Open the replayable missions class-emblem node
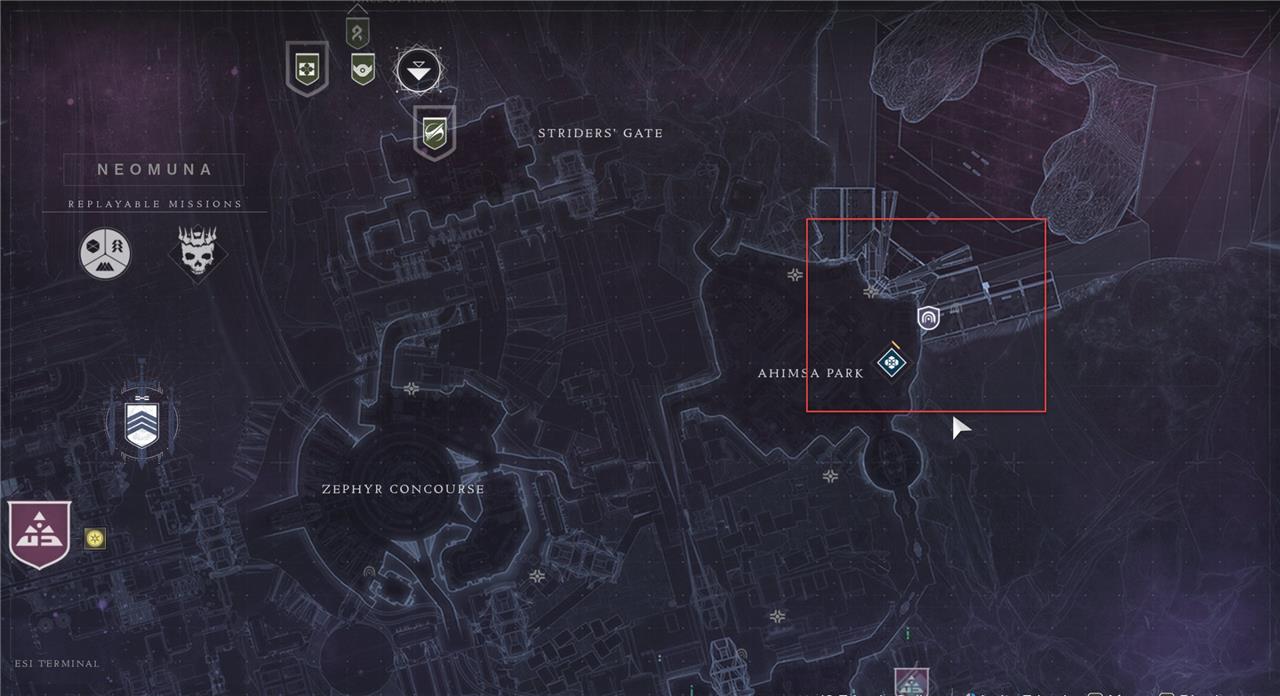 click(106, 252)
